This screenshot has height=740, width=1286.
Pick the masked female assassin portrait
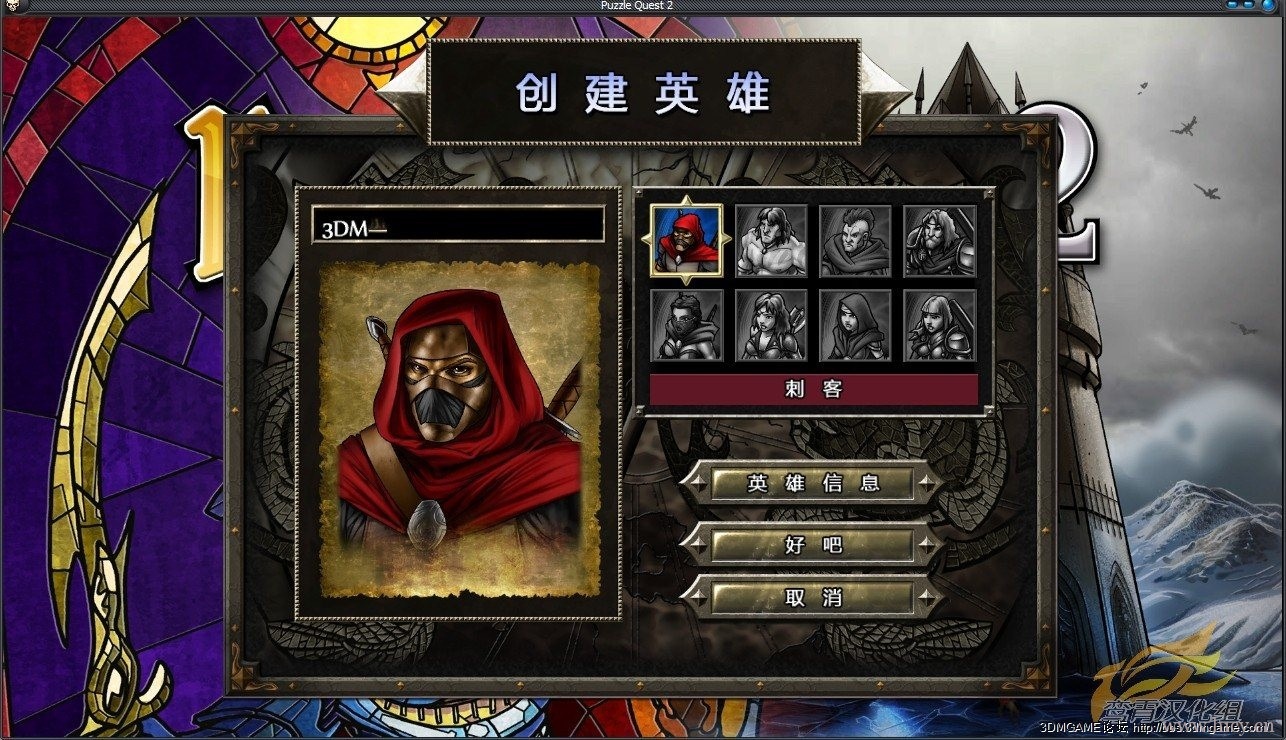coord(686,325)
